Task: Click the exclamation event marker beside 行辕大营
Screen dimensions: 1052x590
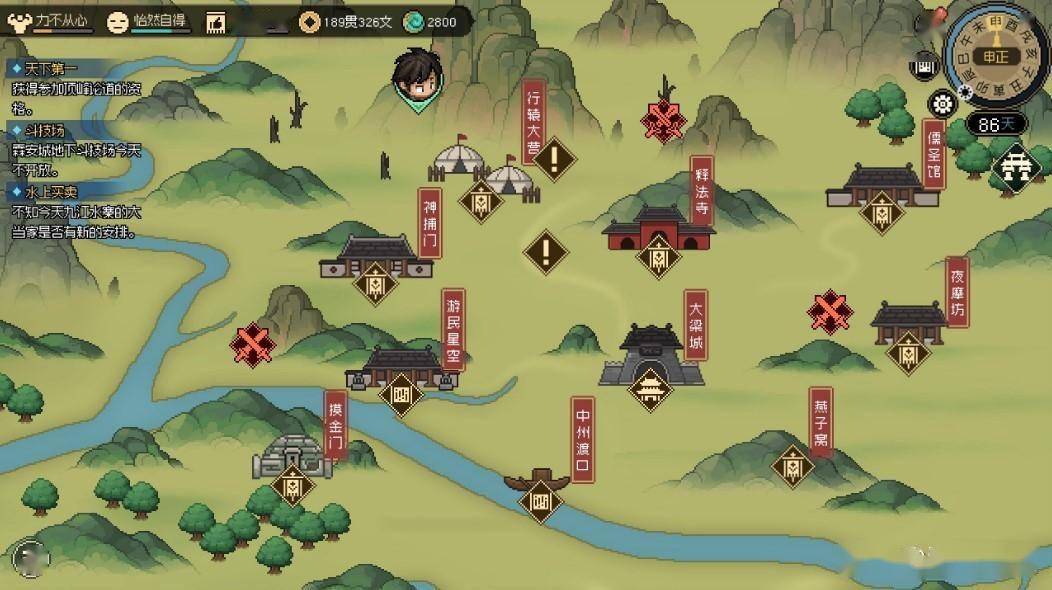Action: click(x=555, y=157)
